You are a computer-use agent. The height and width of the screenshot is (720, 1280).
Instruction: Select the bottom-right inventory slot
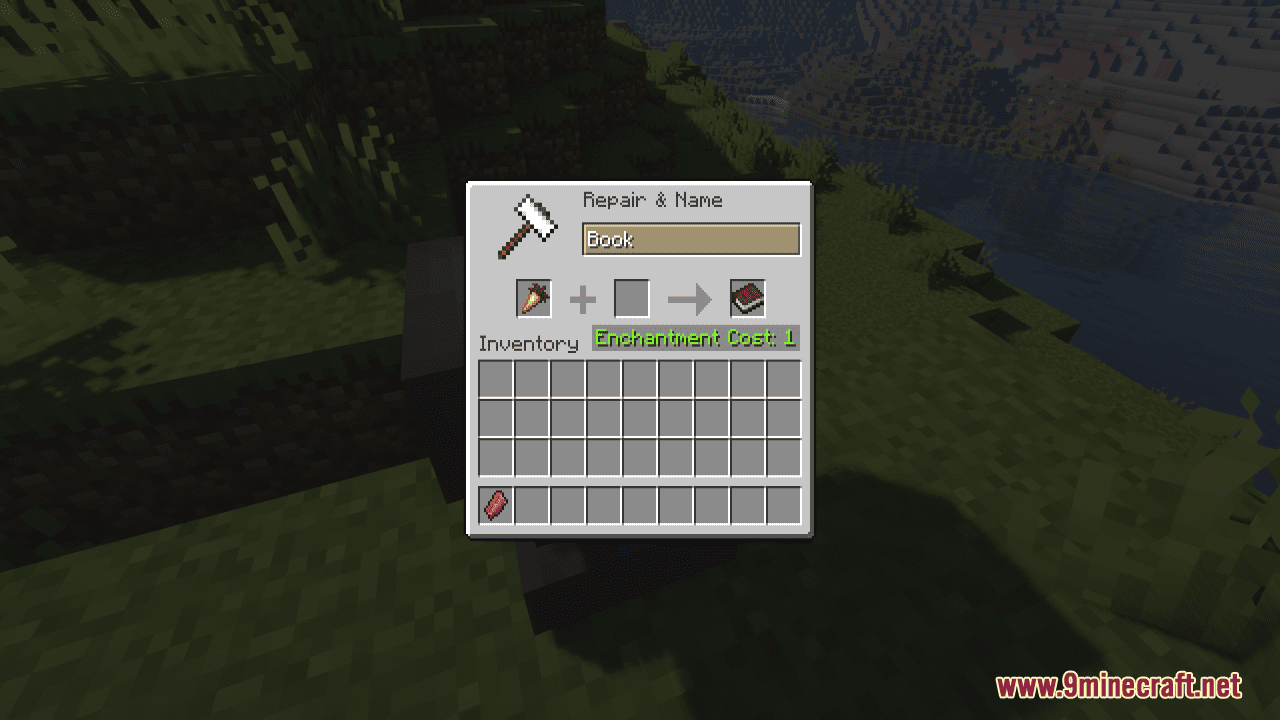[x=783, y=457]
